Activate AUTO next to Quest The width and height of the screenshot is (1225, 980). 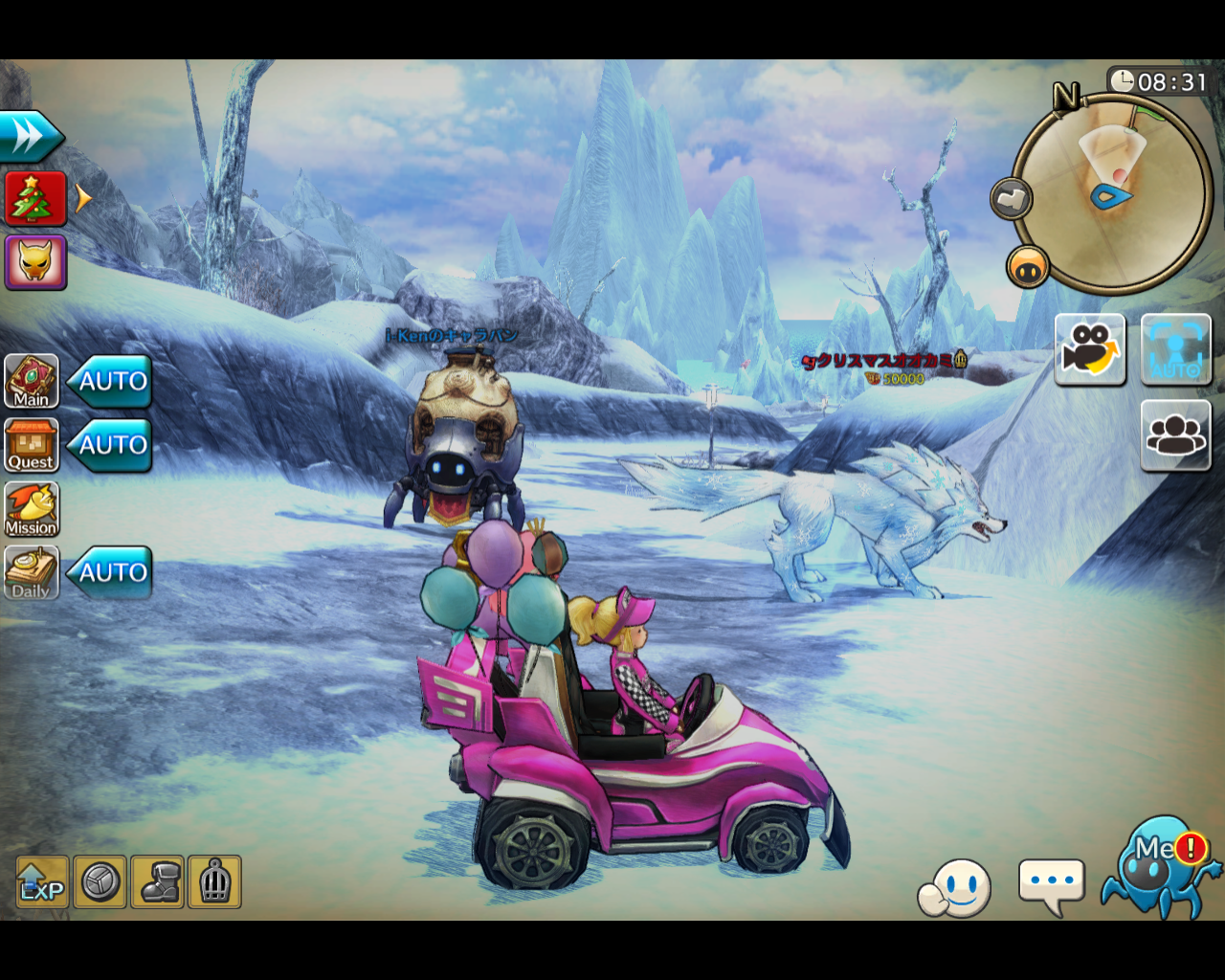[x=111, y=445]
